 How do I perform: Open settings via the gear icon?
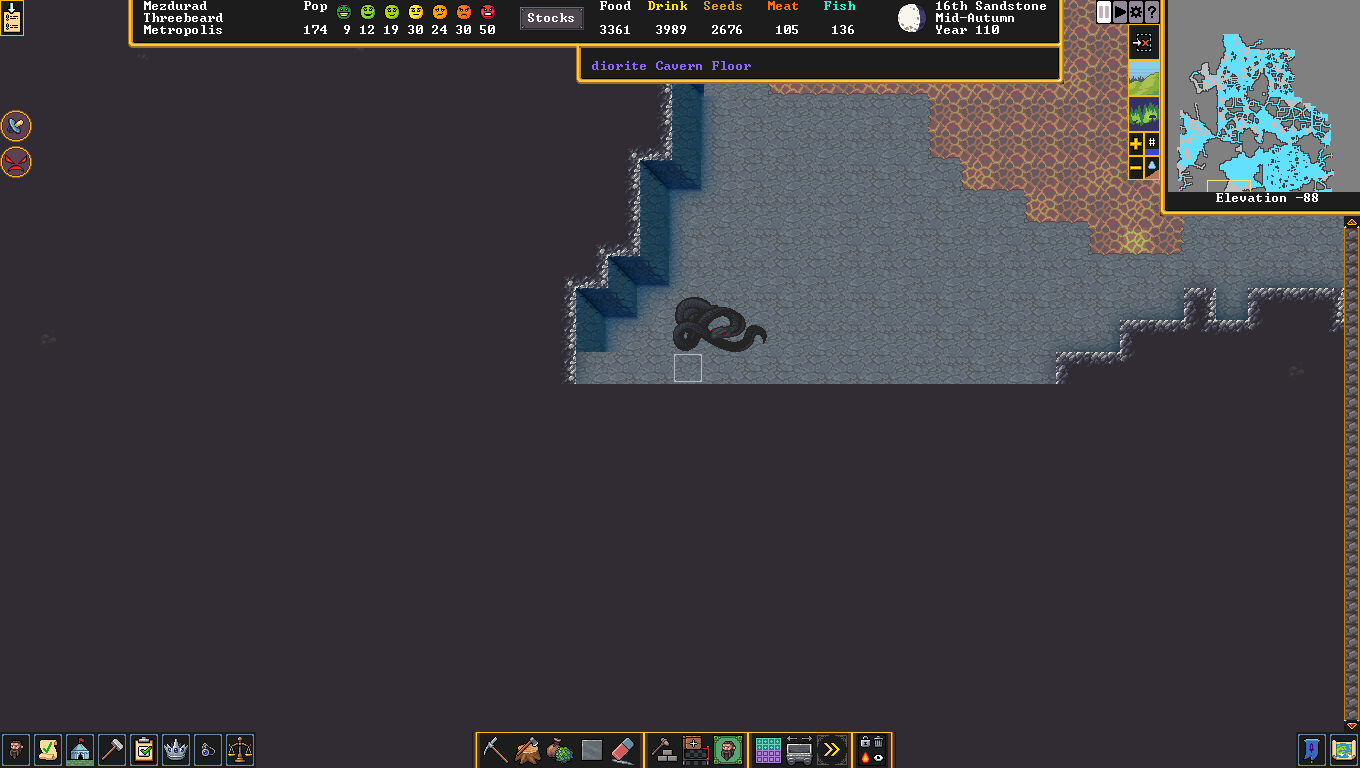point(1136,12)
